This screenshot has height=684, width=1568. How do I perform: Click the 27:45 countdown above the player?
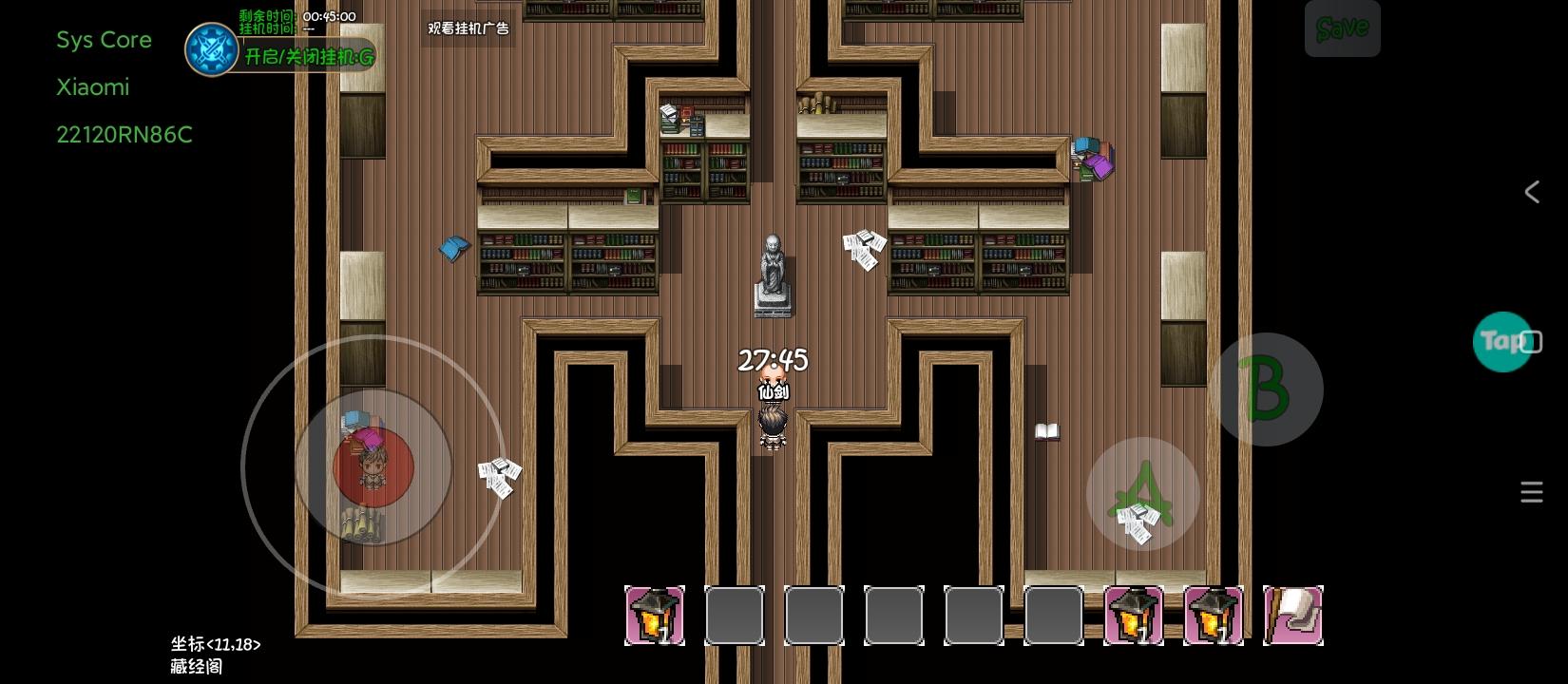click(x=773, y=361)
